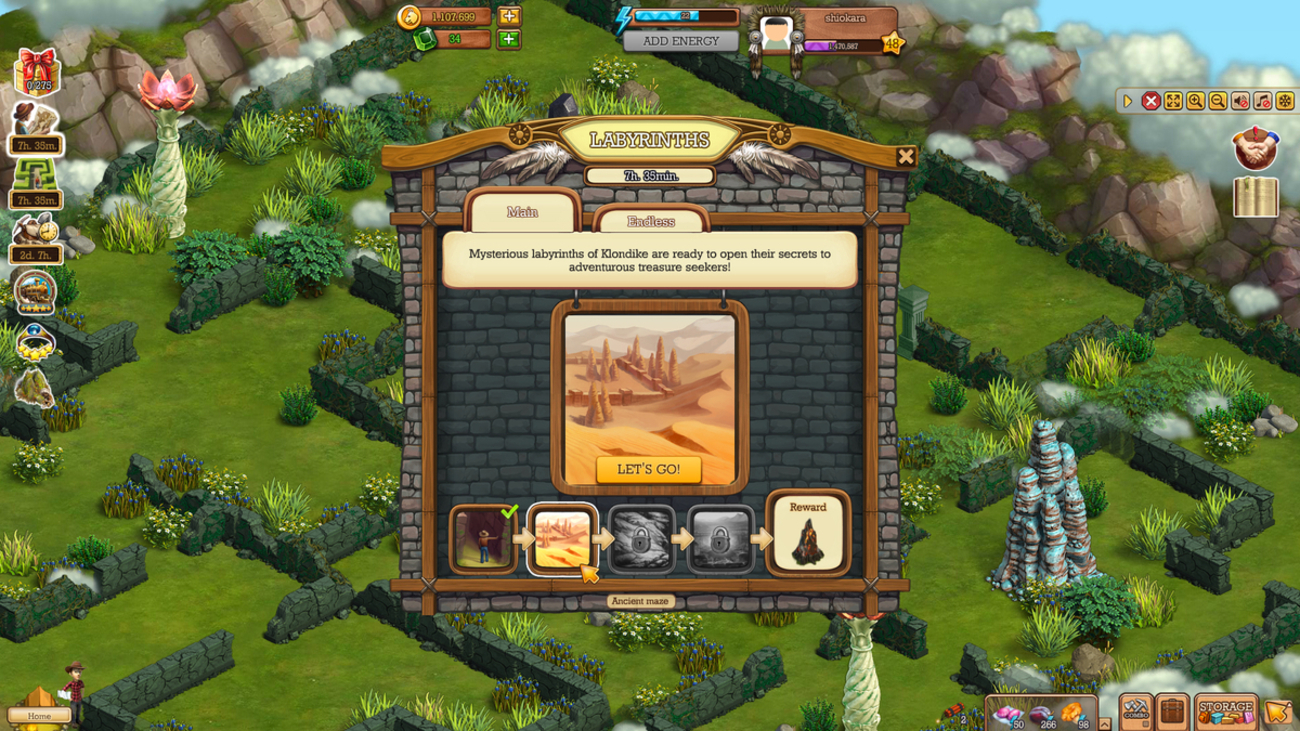Zoom out with the magnifier minus
The image size is (1300, 731).
tap(1217, 101)
